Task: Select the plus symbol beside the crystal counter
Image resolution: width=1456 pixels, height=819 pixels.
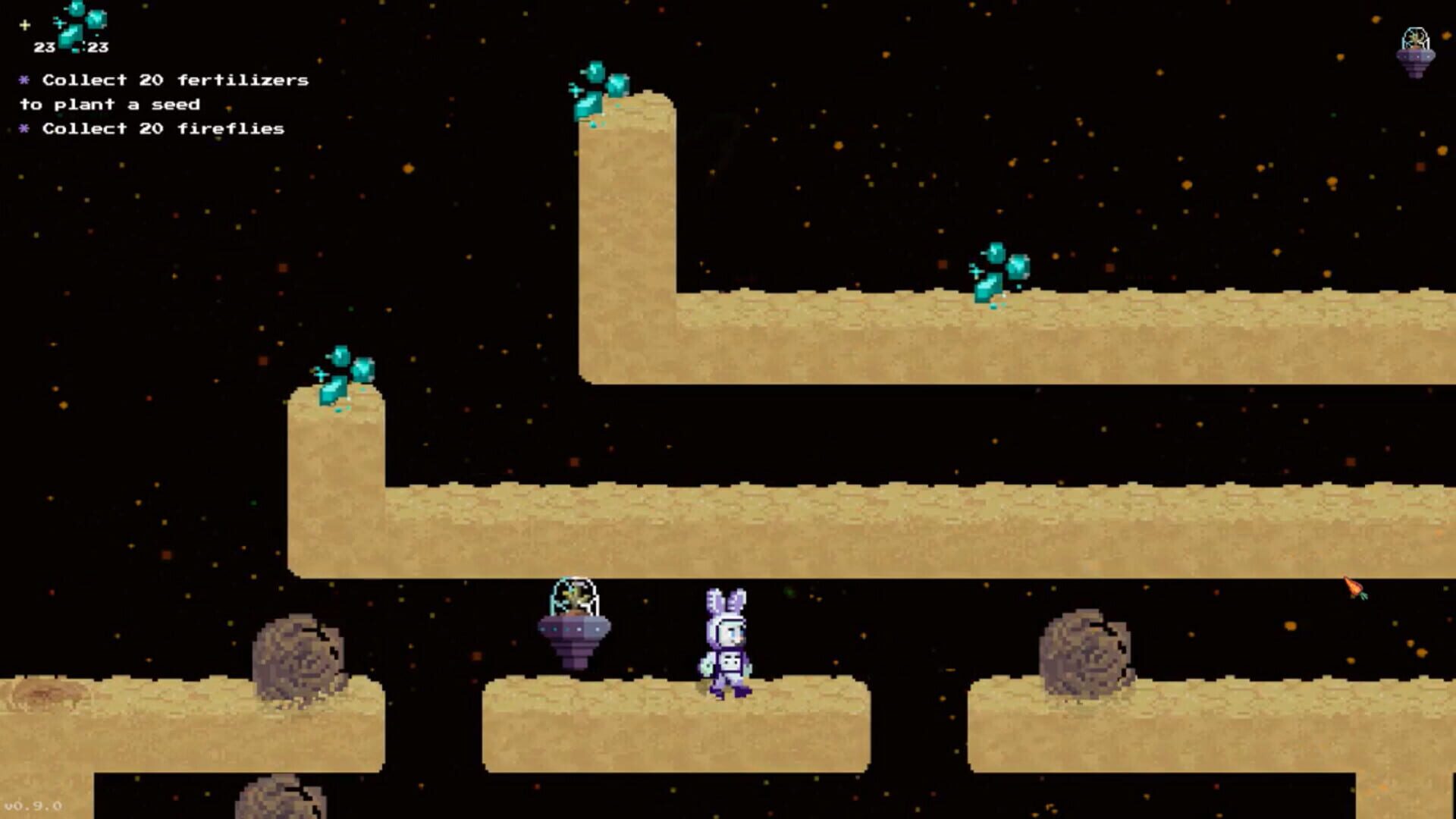Action: click(x=25, y=24)
